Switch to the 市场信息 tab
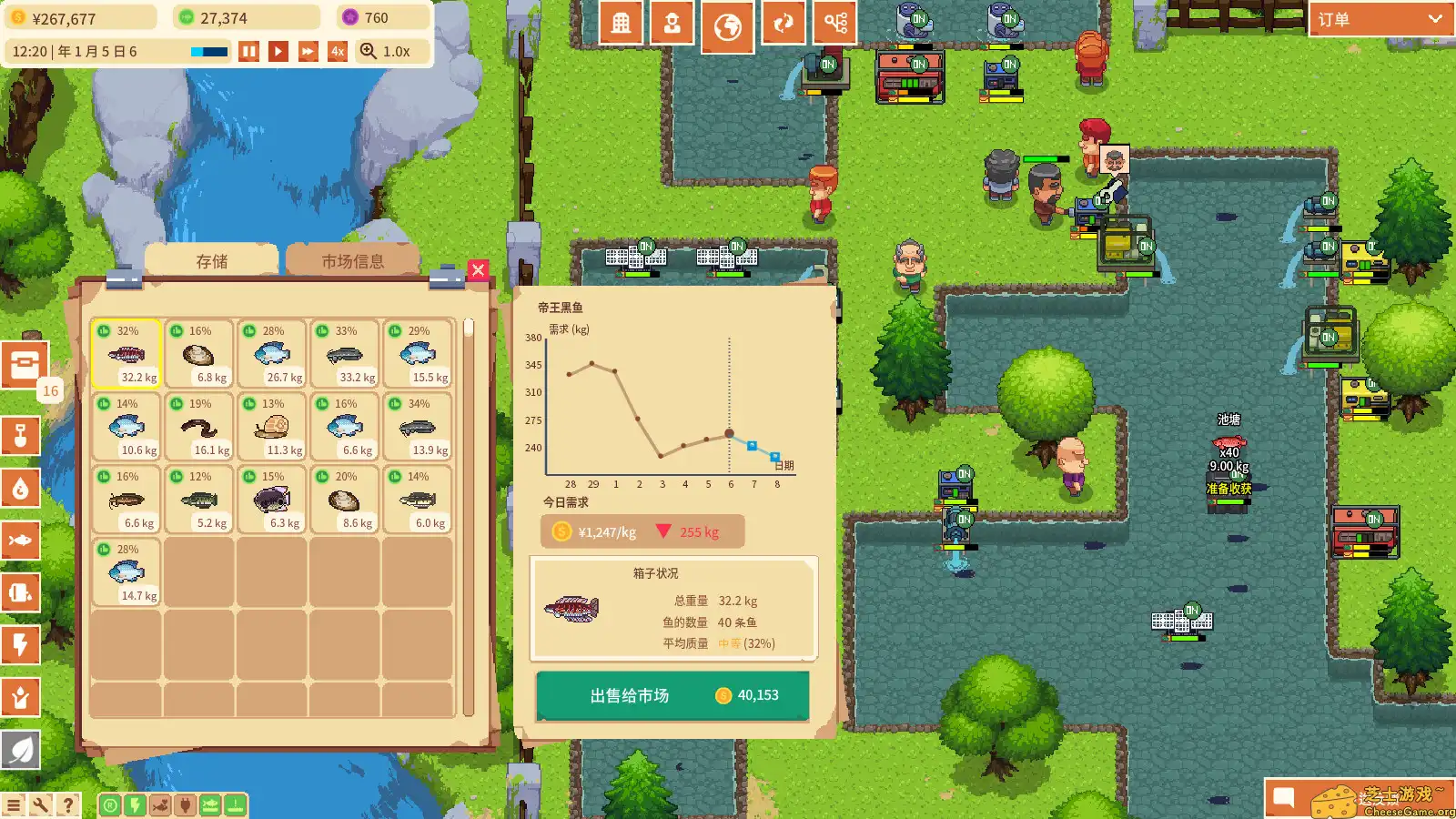 353,259
